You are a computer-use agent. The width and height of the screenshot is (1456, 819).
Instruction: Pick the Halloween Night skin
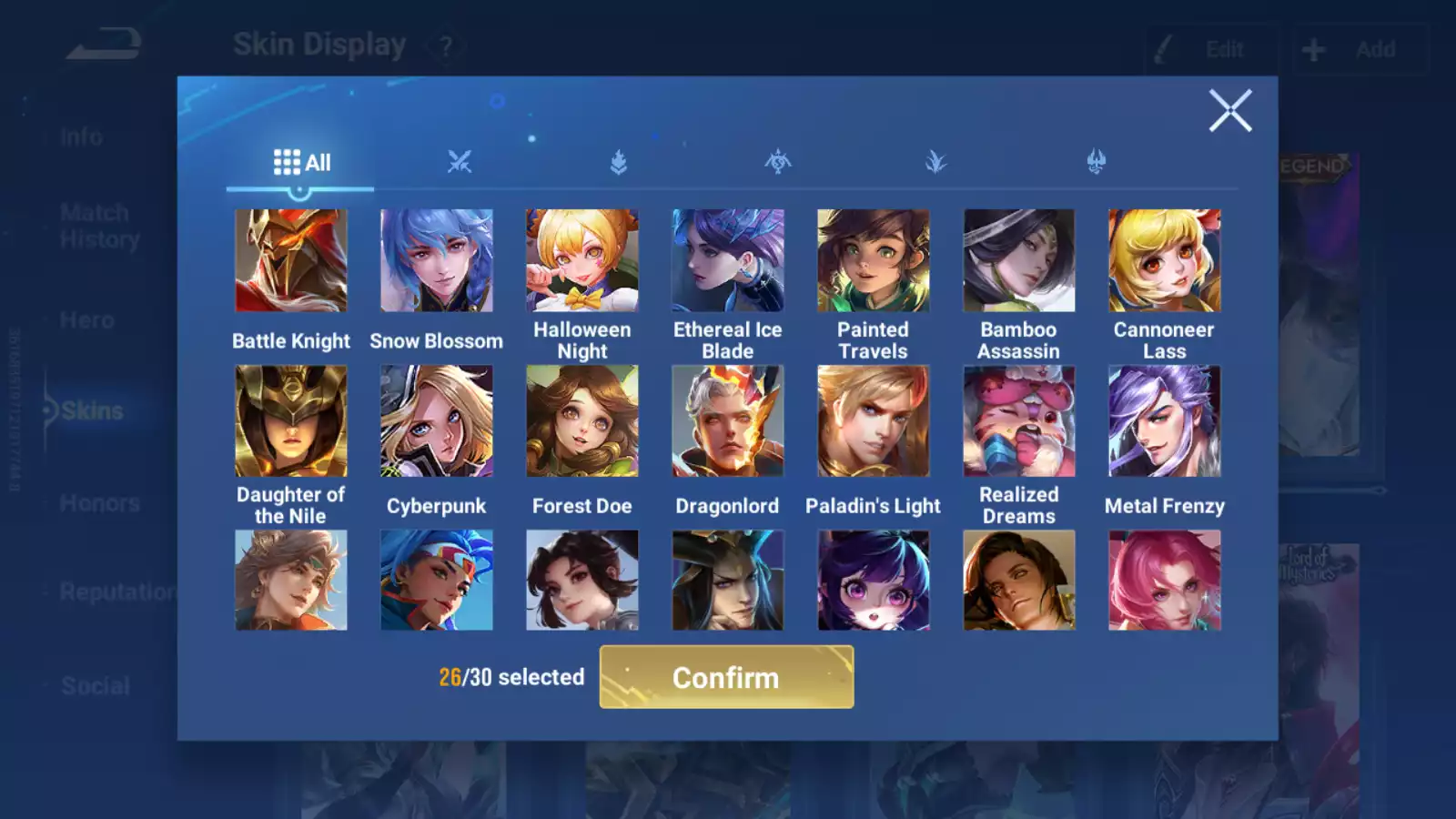(582, 261)
